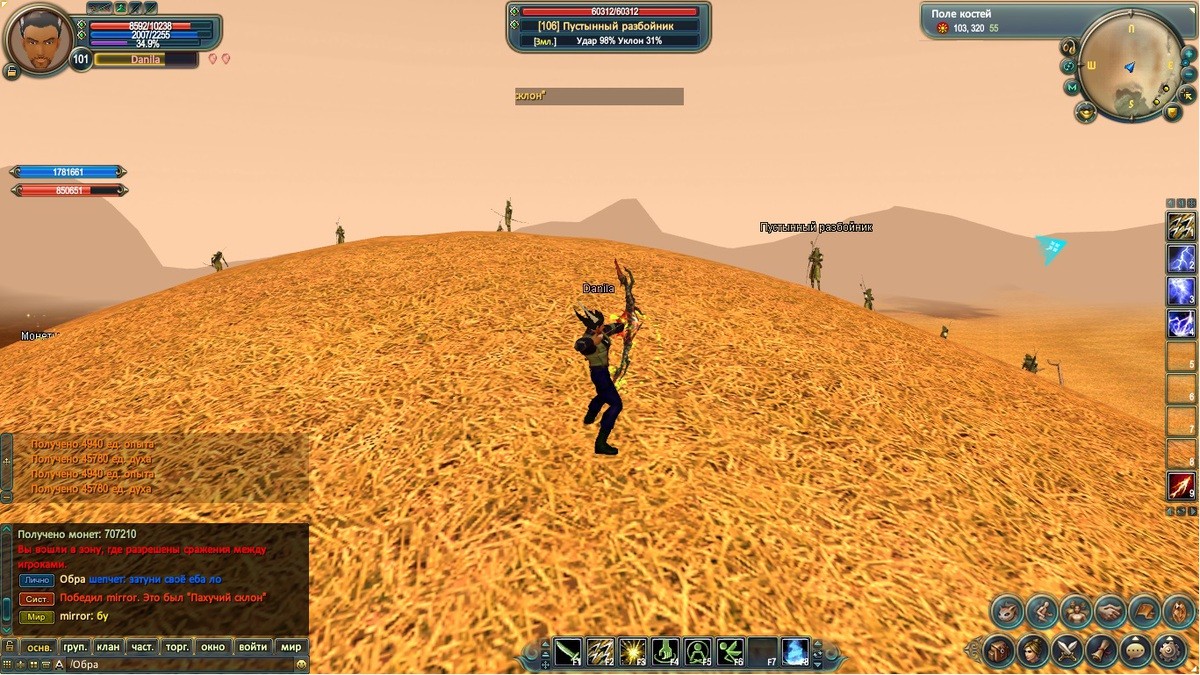
Task: Open the settings gear menu
Action: click(1169, 650)
